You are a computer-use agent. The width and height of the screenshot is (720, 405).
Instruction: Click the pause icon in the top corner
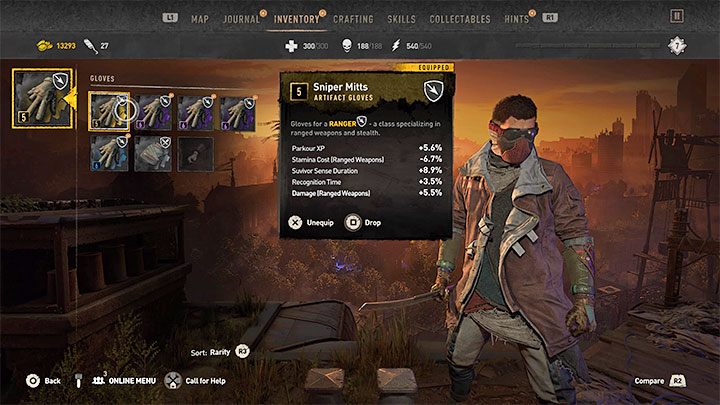677,16
